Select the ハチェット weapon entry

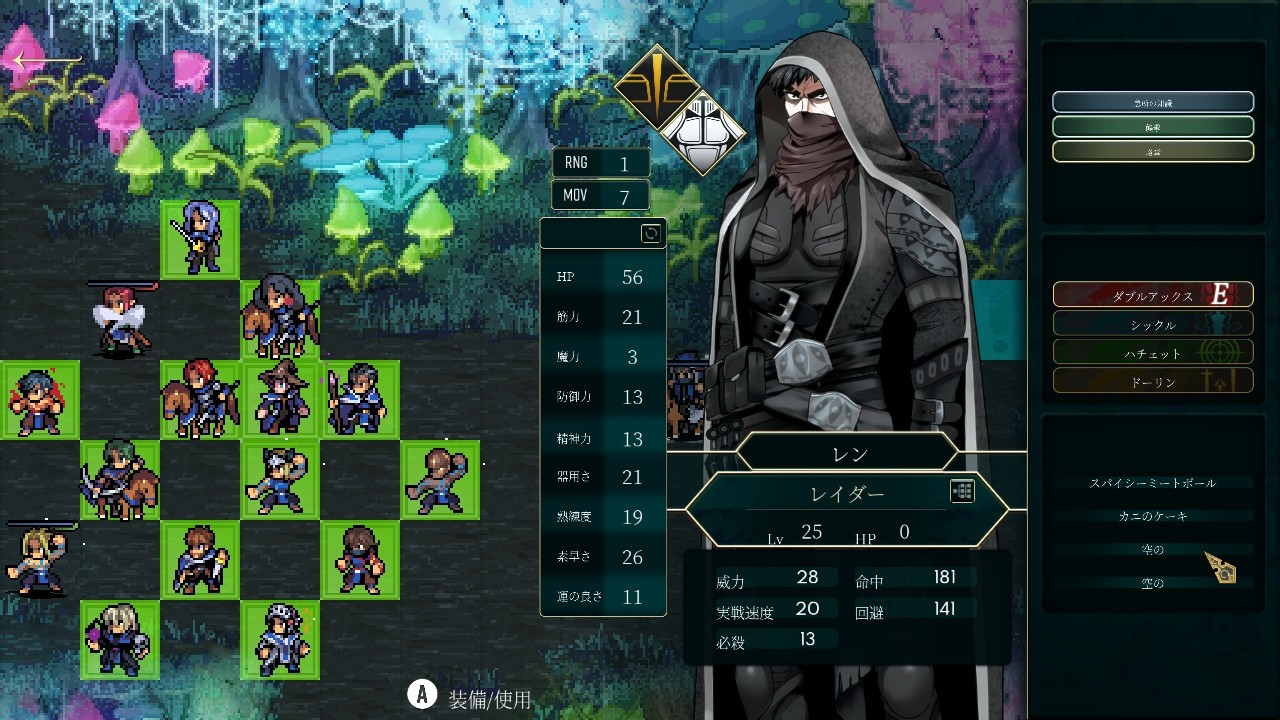[1152, 353]
